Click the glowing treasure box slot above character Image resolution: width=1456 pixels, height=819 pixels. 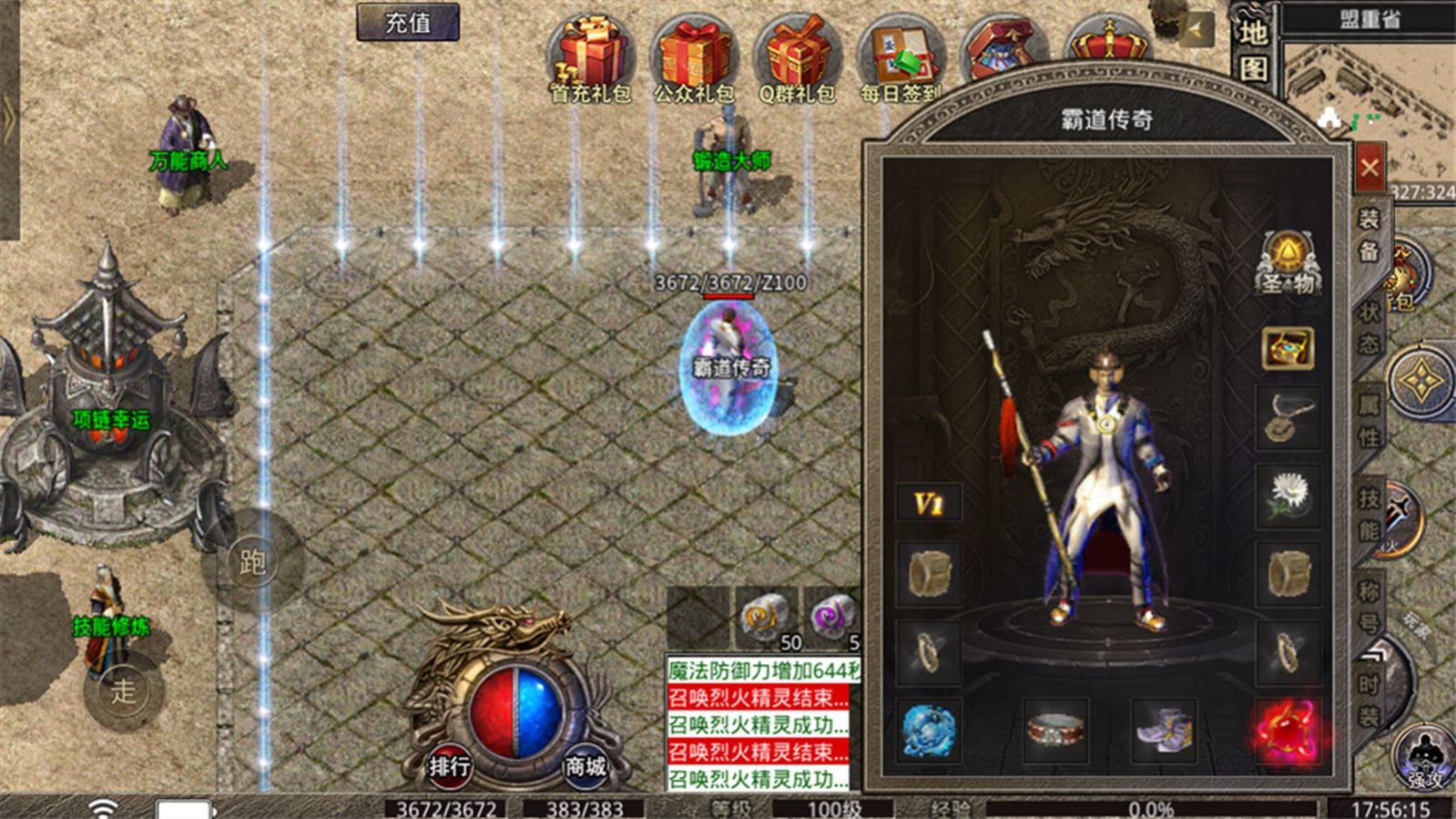click(1287, 348)
